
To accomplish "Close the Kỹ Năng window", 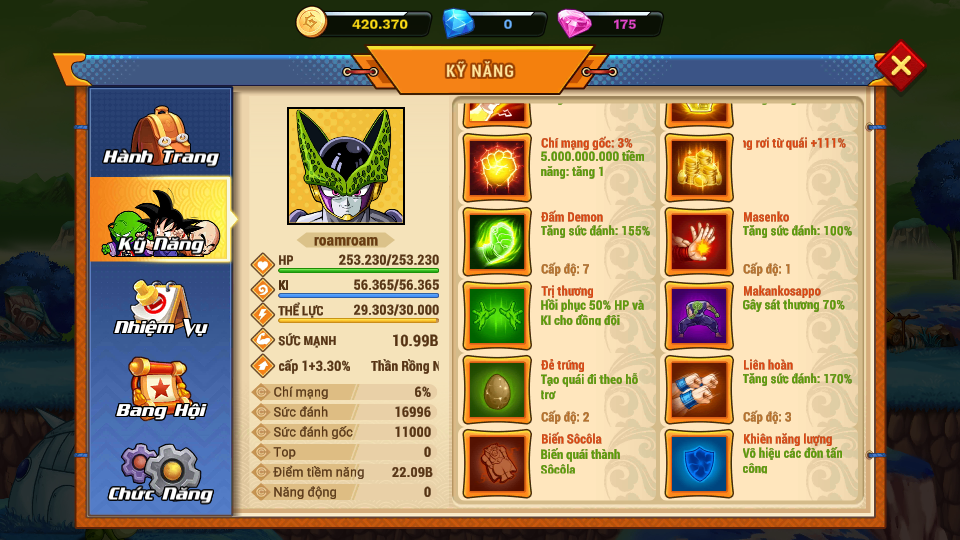I will tap(900, 66).
